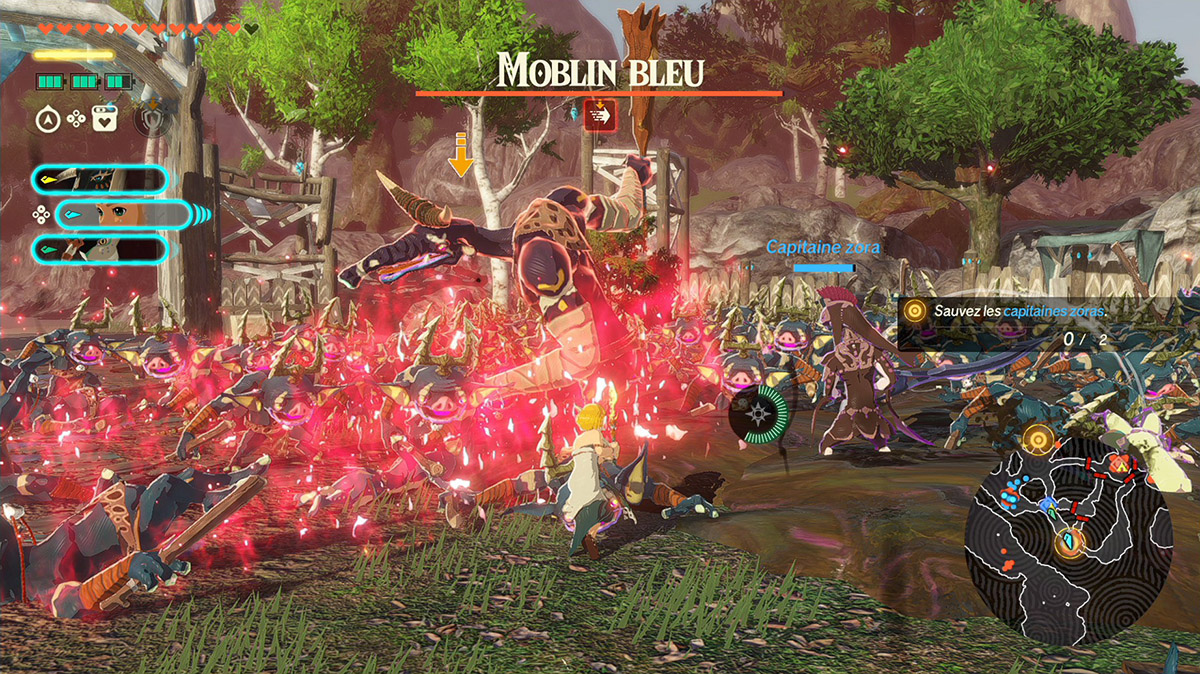The image size is (1200, 674).
Task: Click the heart container item icon
Action: click(x=104, y=119)
